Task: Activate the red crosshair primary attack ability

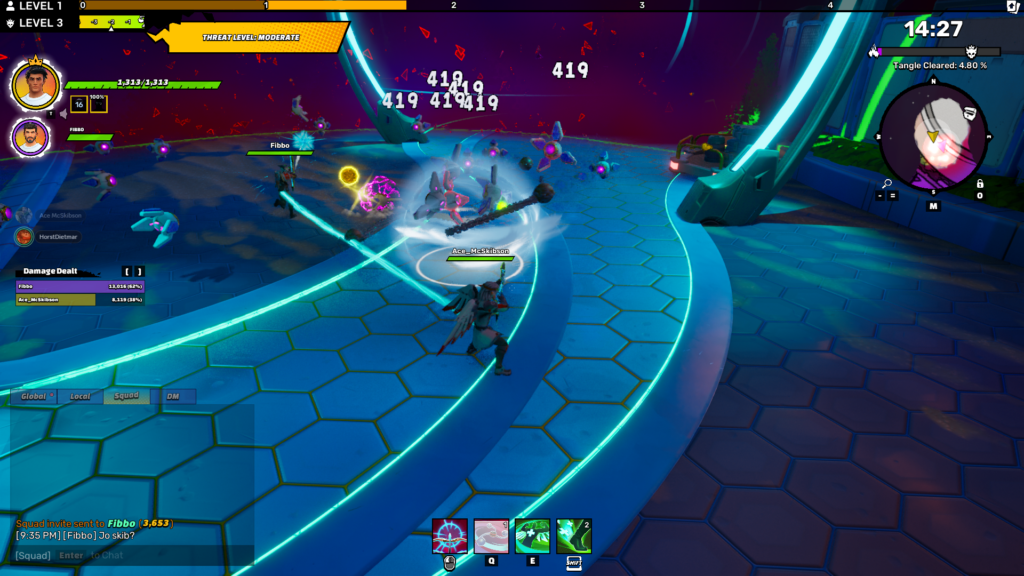Action: click(449, 537)
